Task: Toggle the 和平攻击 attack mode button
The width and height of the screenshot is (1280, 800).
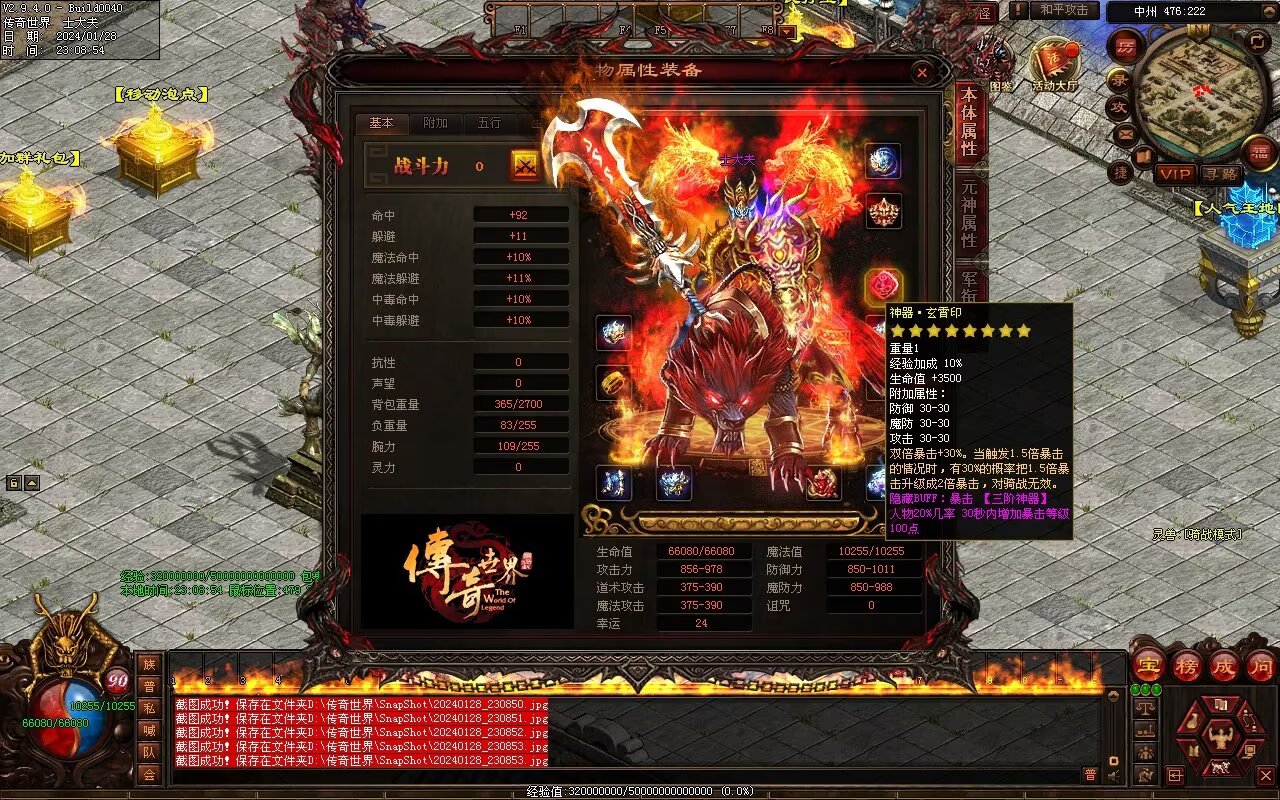Action: tap(1063, 10)
